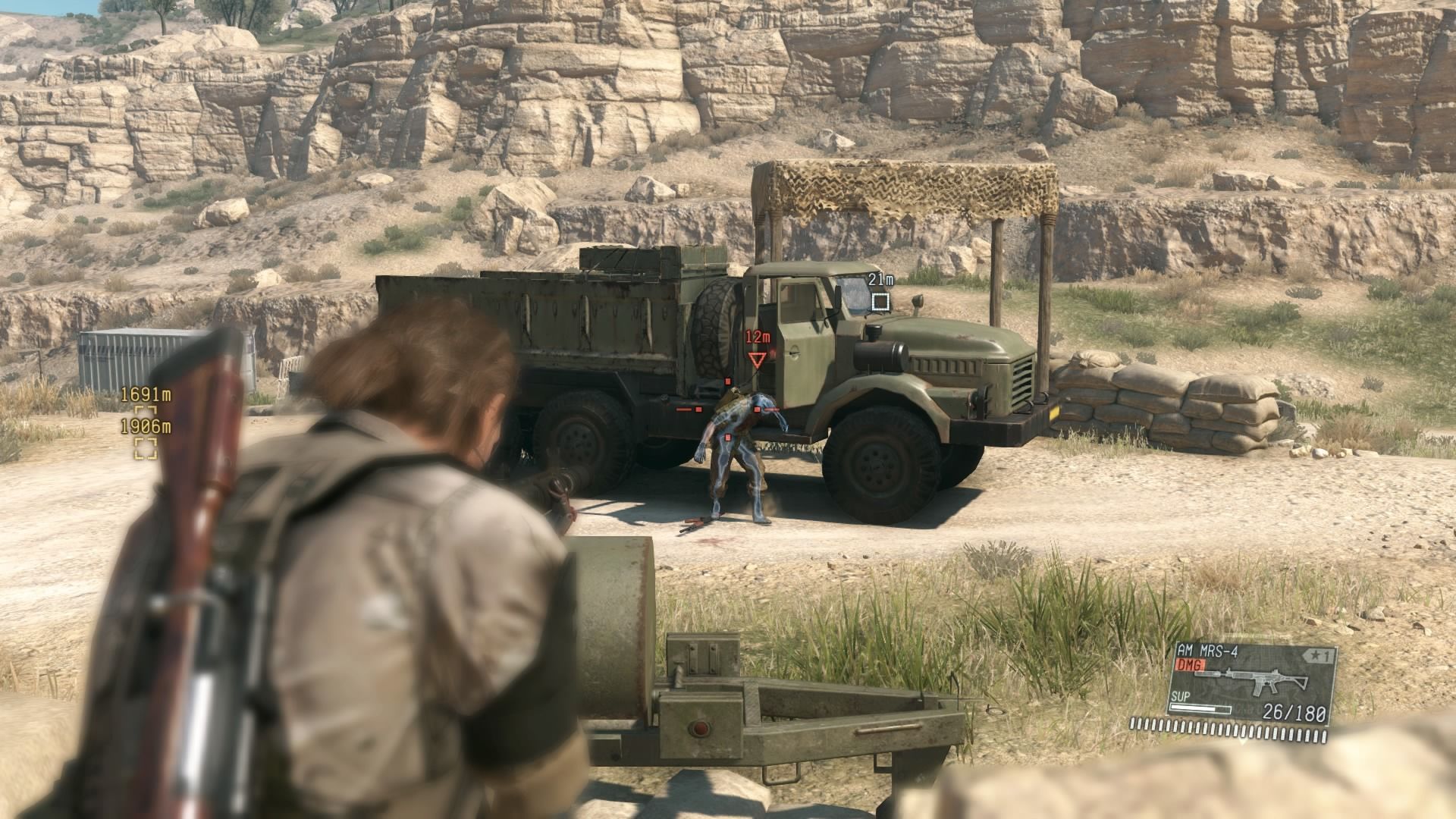Expand the 12m distance indicator
1456x819 pixels.
[758, 337]
